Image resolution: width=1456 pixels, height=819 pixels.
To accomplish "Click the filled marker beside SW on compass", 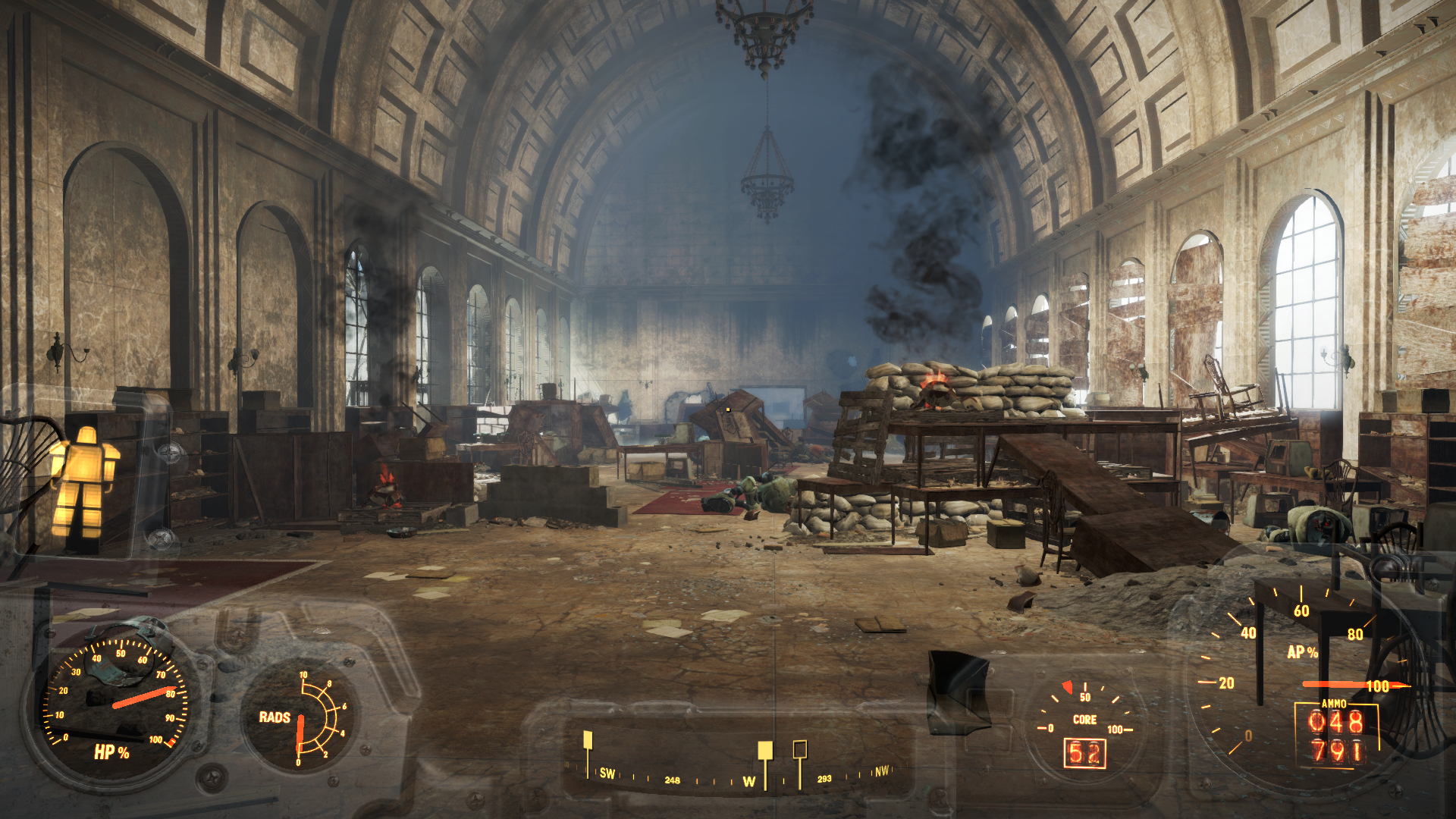I will pyautogui.click(x=587, y=741).
